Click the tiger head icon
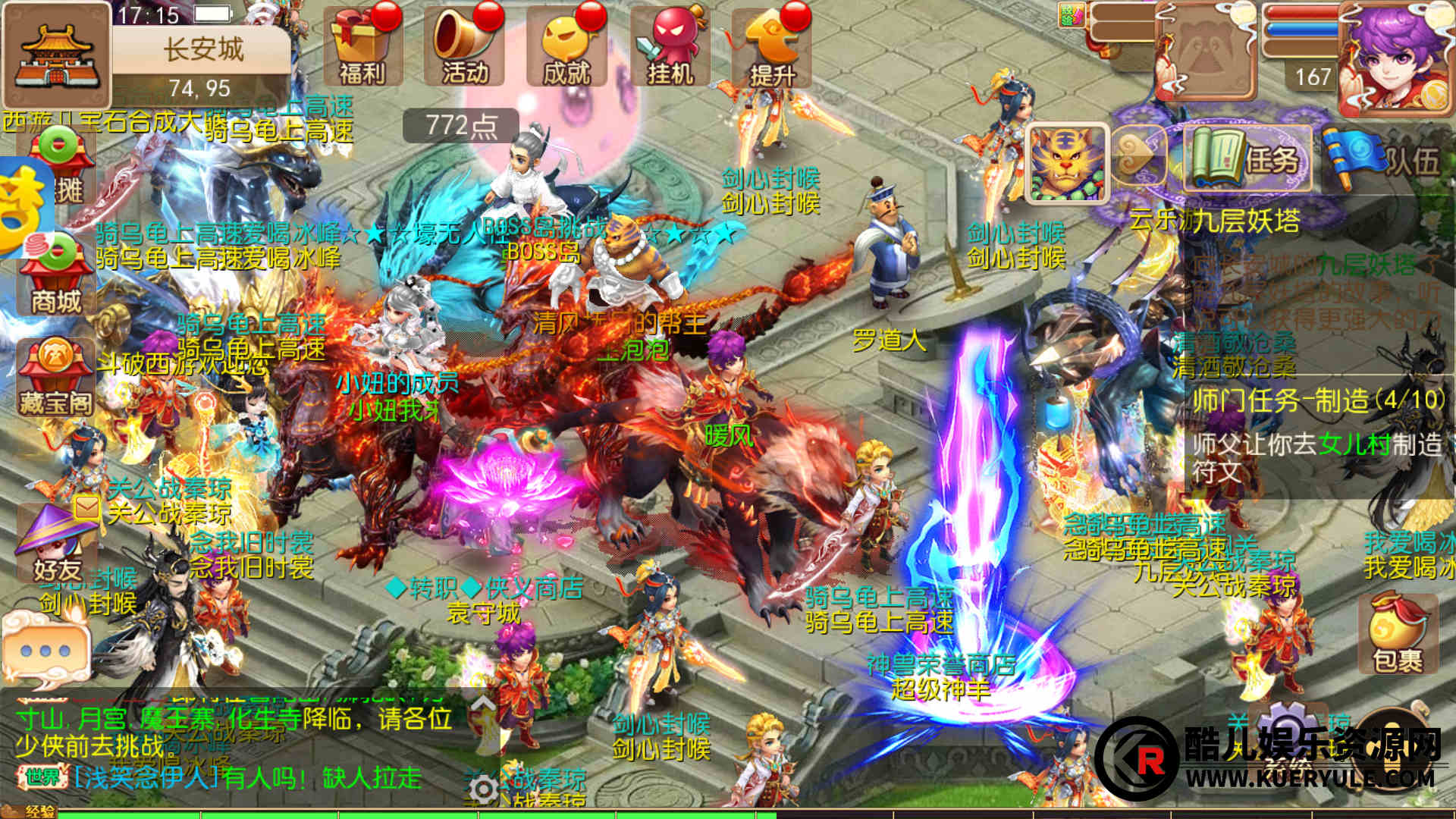 pyautogui.click(x=1067, y=165)
